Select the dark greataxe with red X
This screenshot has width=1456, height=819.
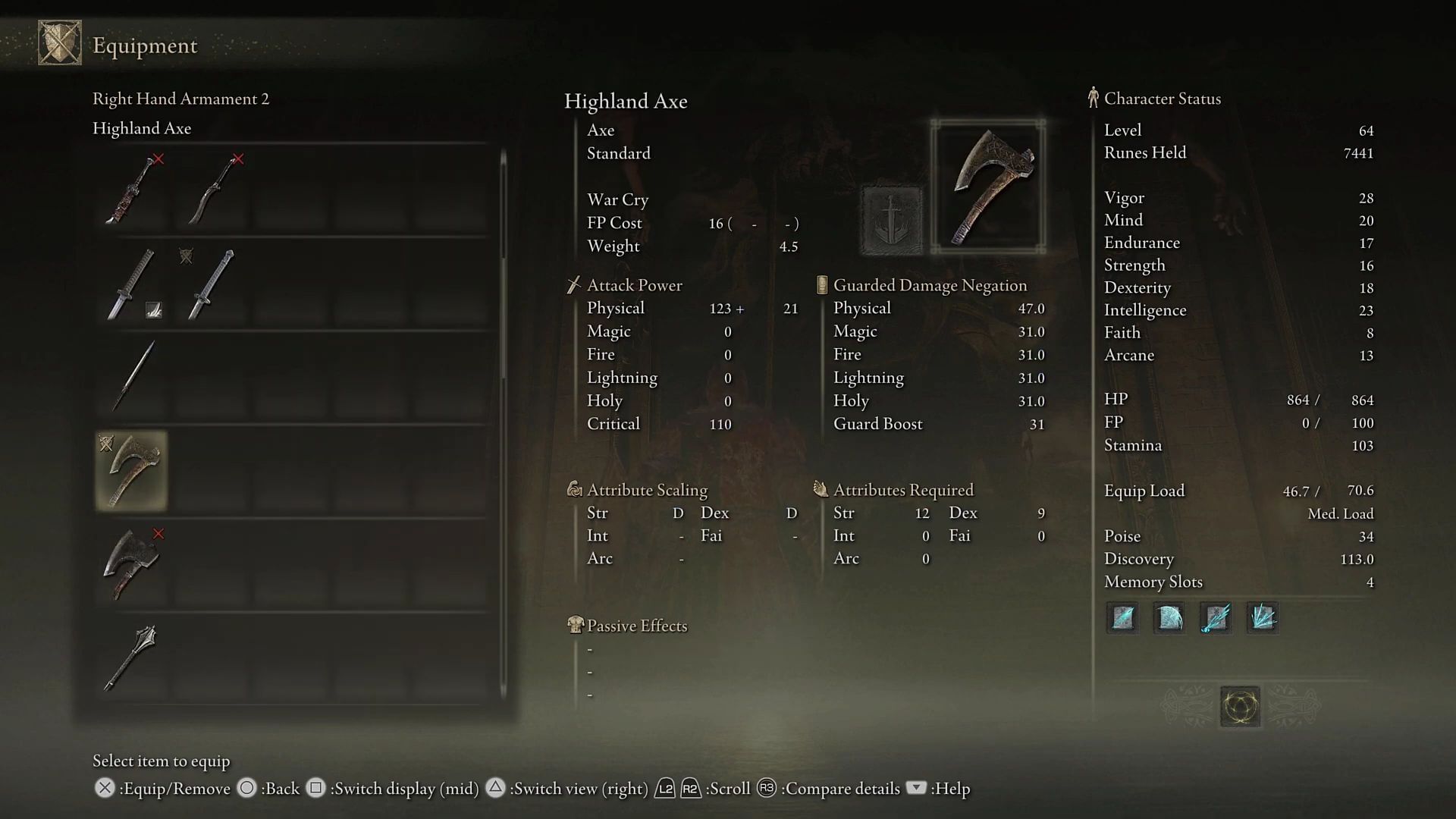132,564
